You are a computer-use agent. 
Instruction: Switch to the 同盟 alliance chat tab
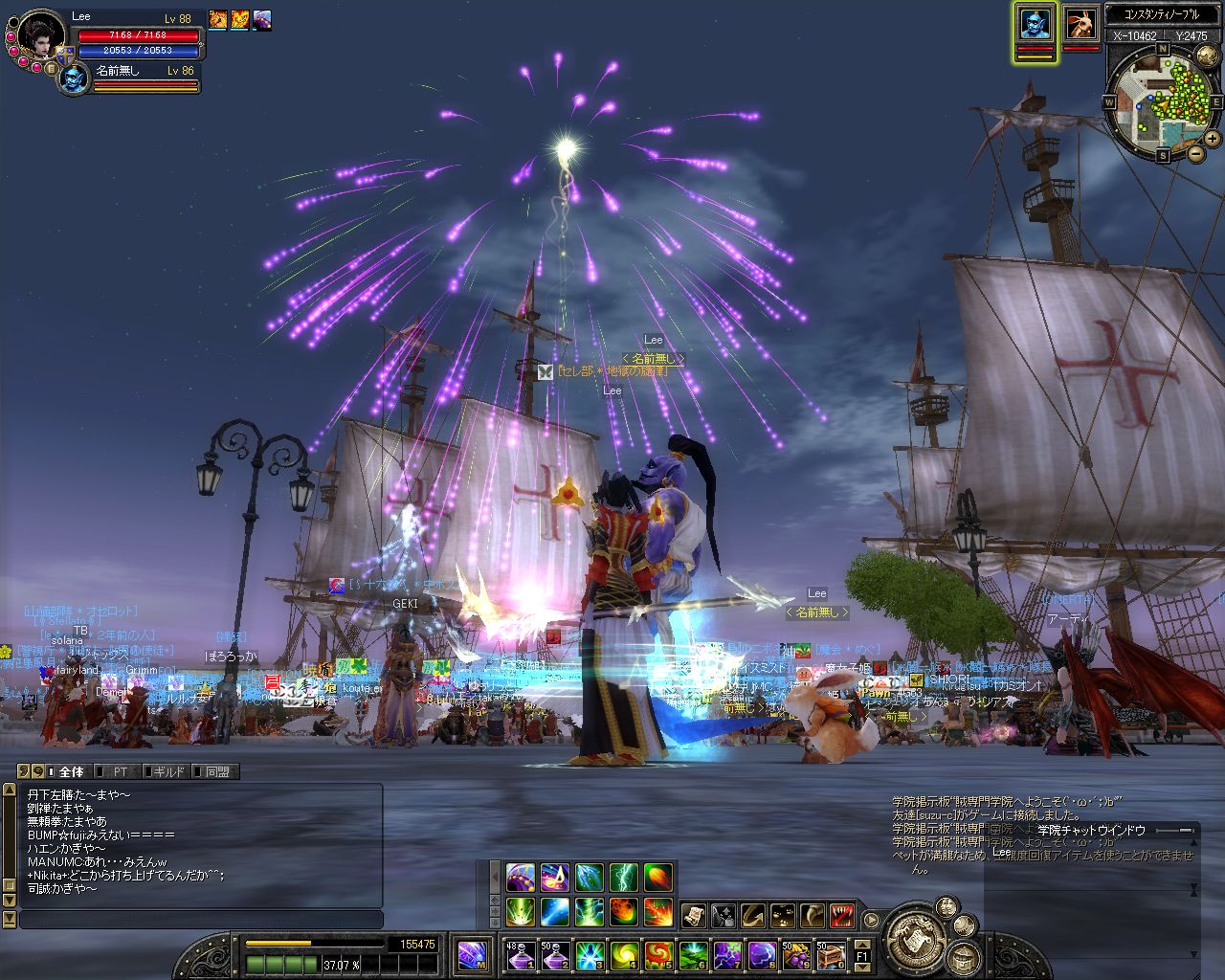[216, 771]
